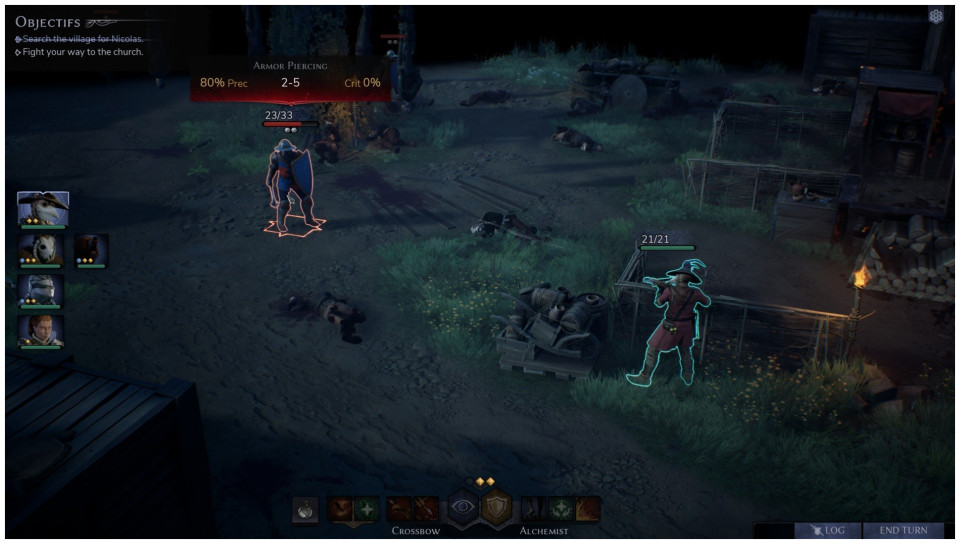Select the red-haired character portrait

point(41,331)
